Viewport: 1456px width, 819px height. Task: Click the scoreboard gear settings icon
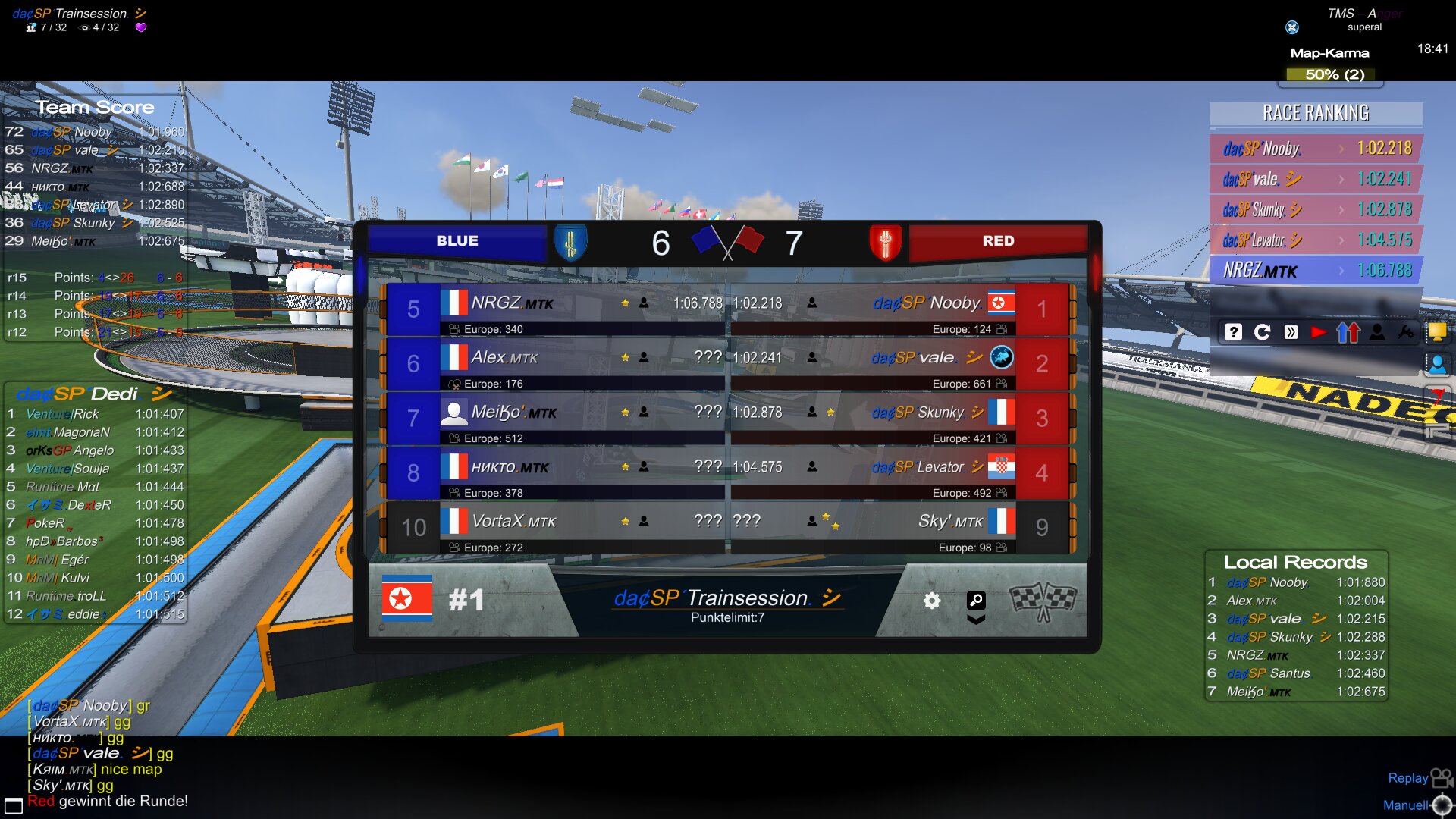tap(932, 601)
